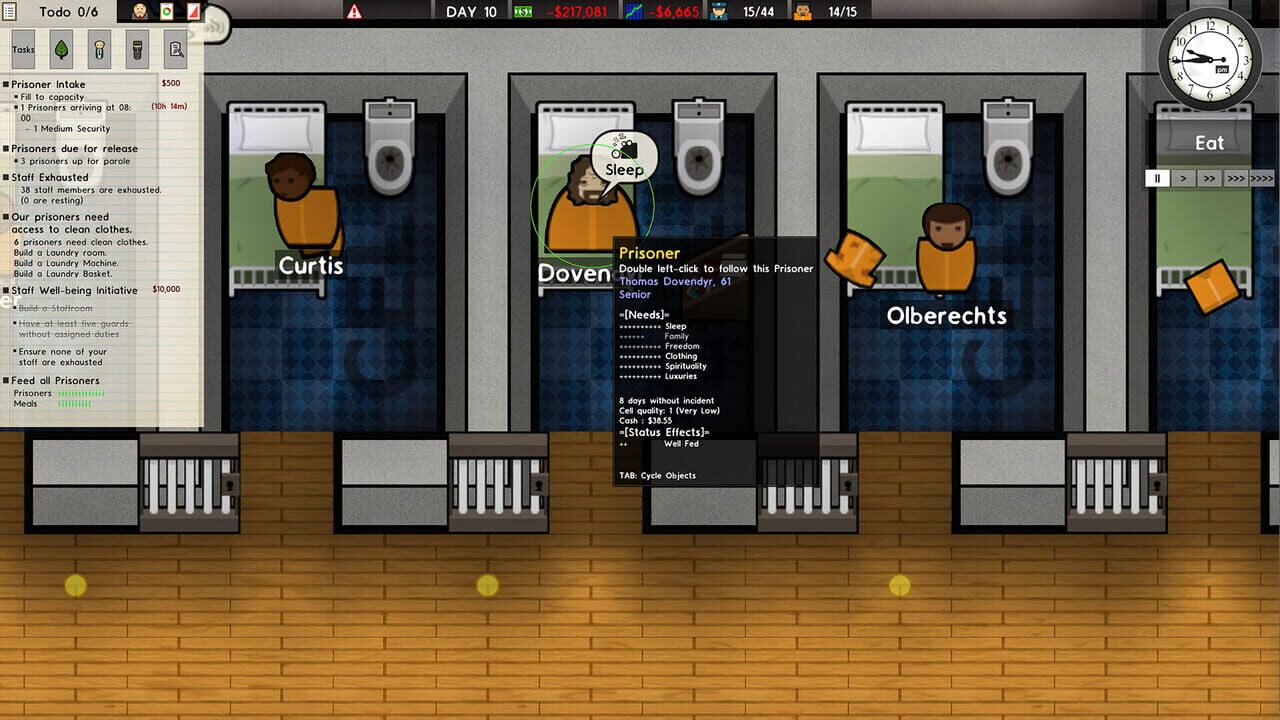Pause the game with the pause button
The width and height of the screenshot is (1280, 720).
(x=1158, y=178)
